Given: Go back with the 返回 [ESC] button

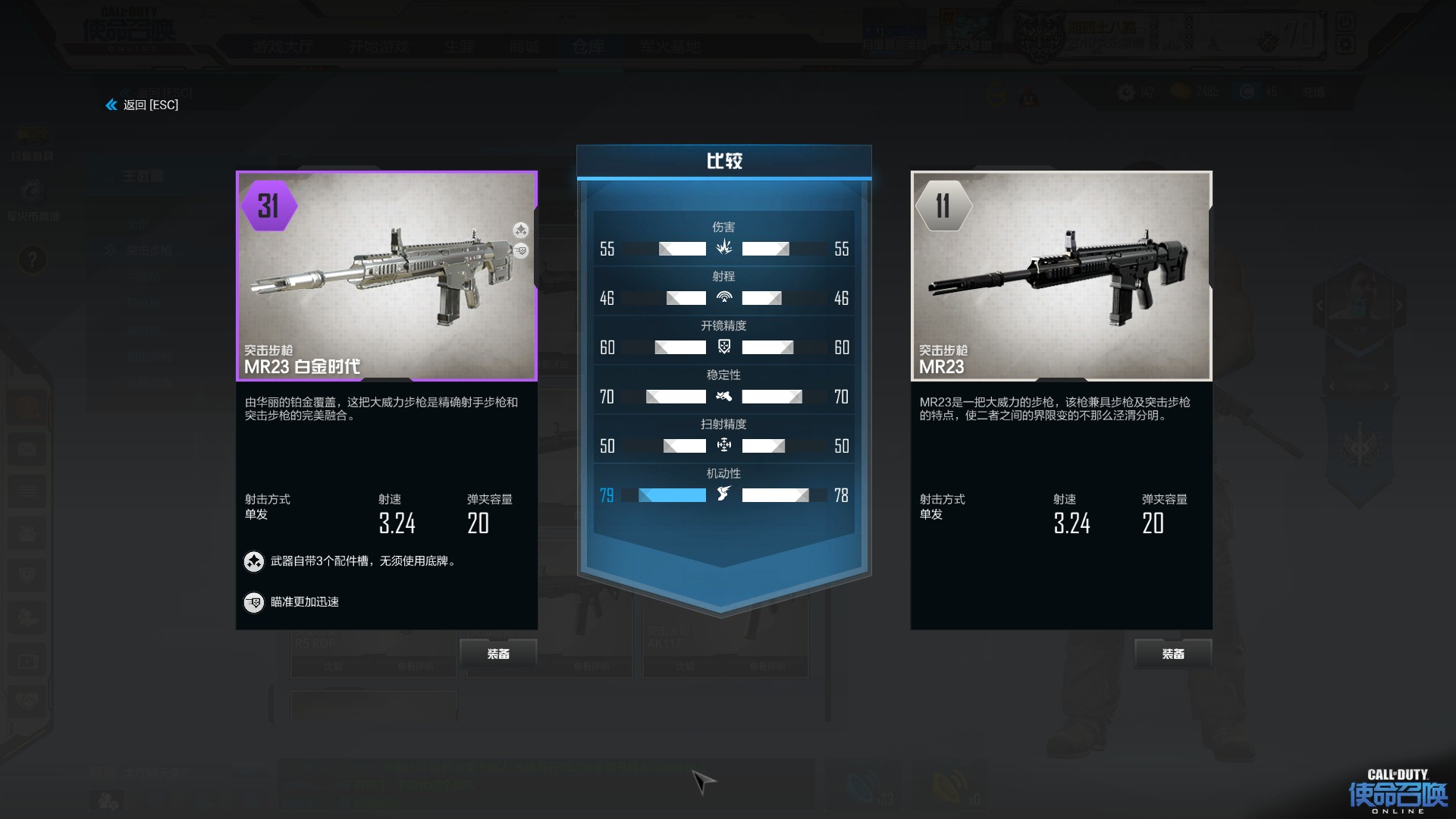Looking at the screenshot, I should 143,105.
